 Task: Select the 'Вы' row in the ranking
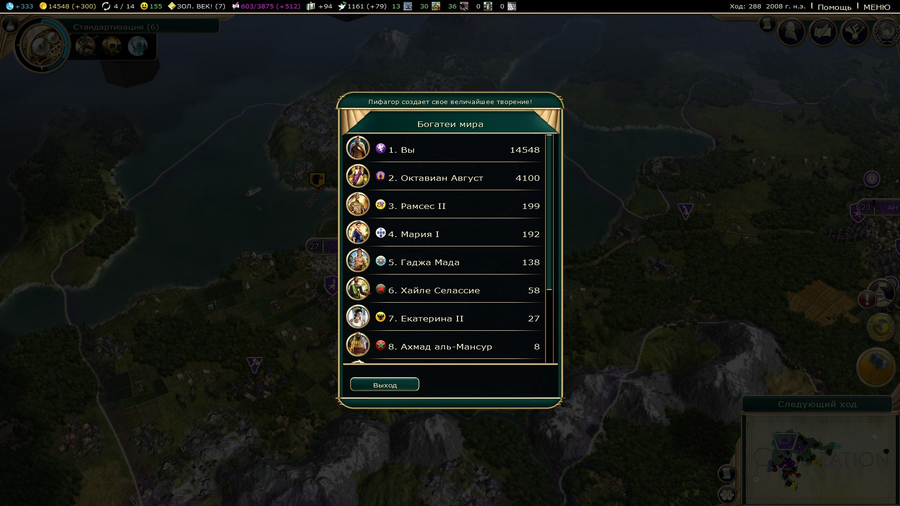click(x=445, y=150)
